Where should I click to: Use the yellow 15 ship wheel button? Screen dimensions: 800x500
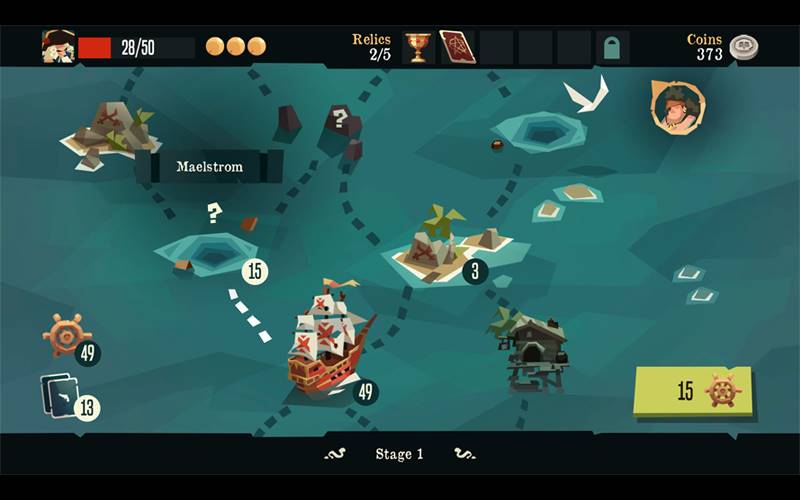click(x=693, y=391)
